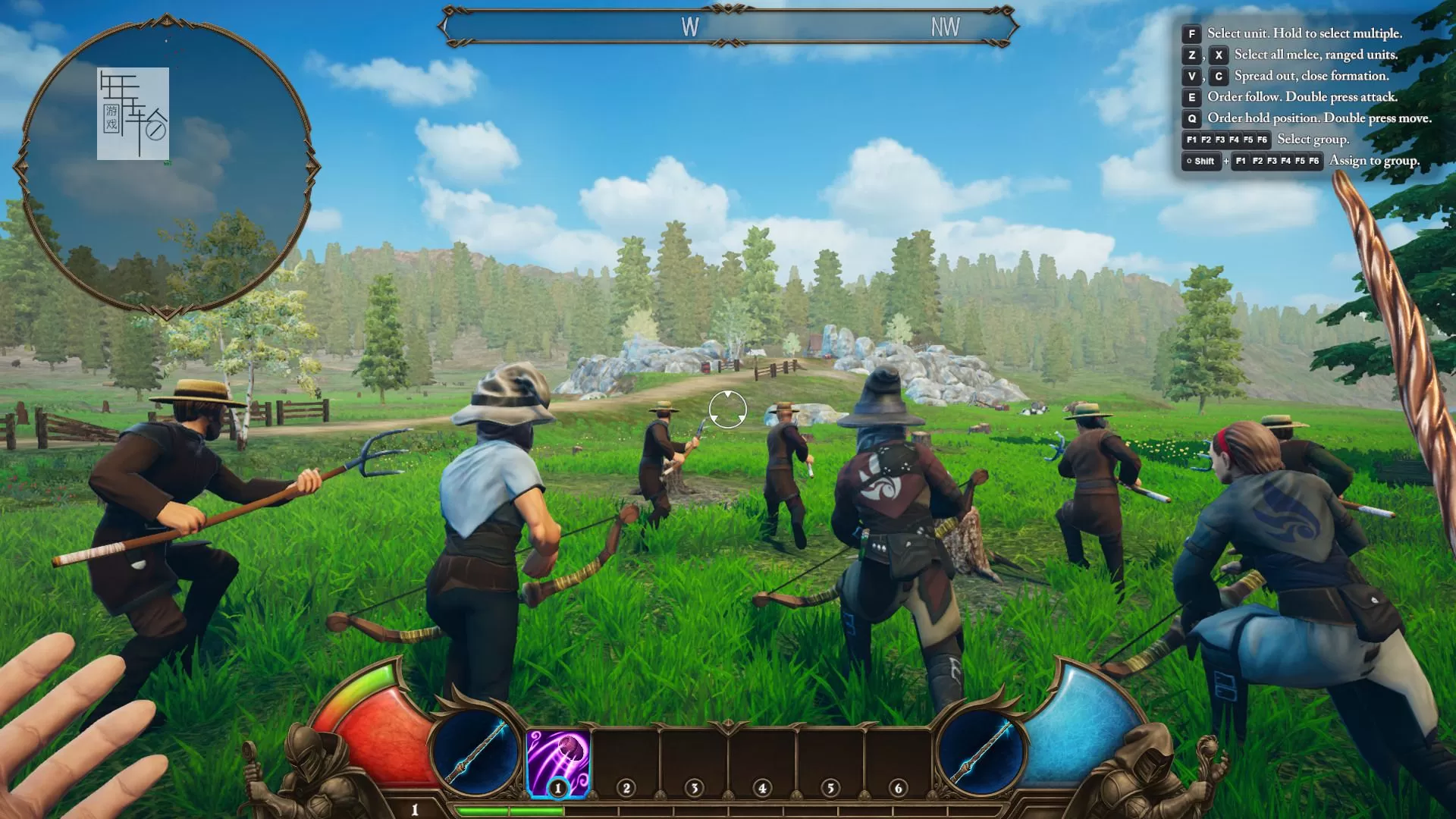The image size is (1456, 819).
Task: Activate the purple spell in hotbar slot 1
Action: (558, 762)
